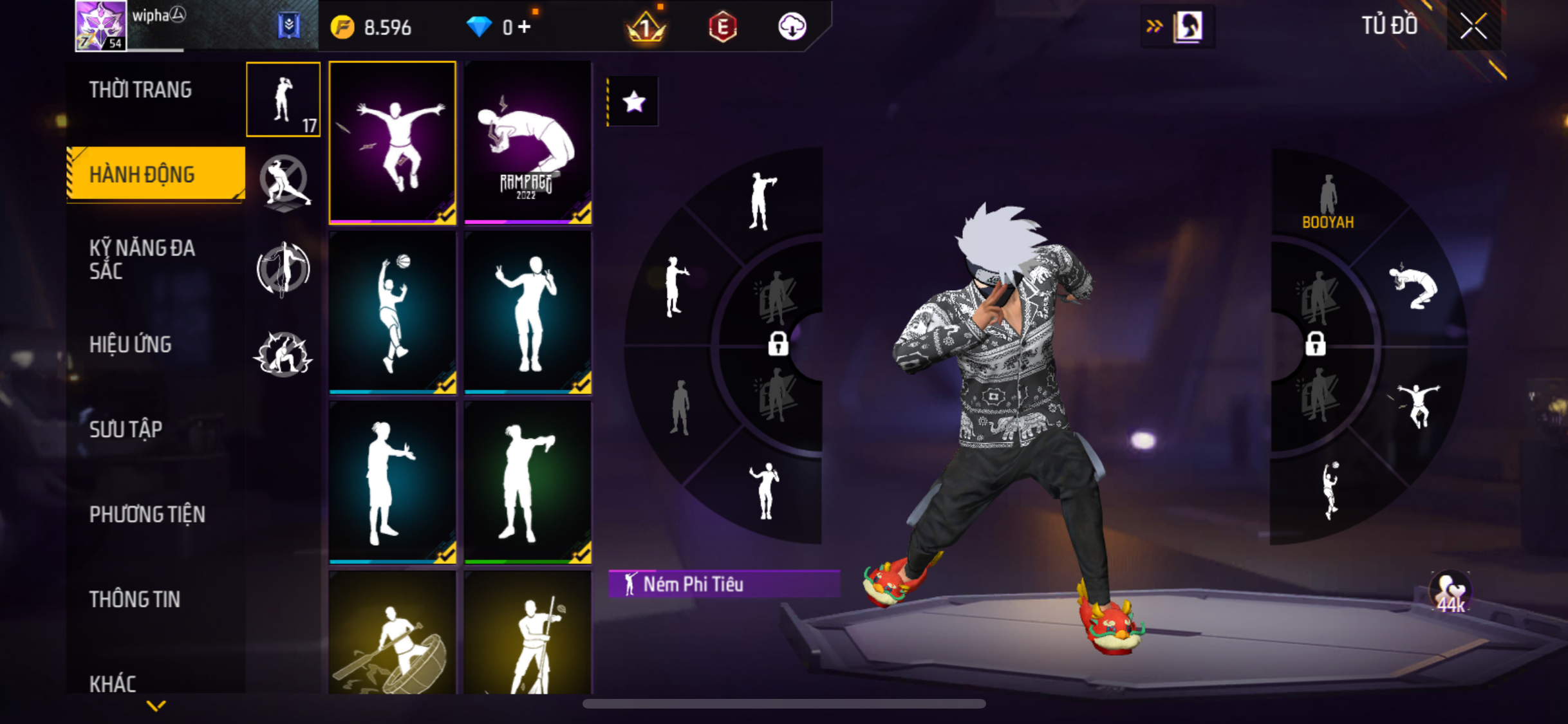Screen dimensions: 1568x724
Task: Select the rowing basket boat emote
Action: (393, 634)
